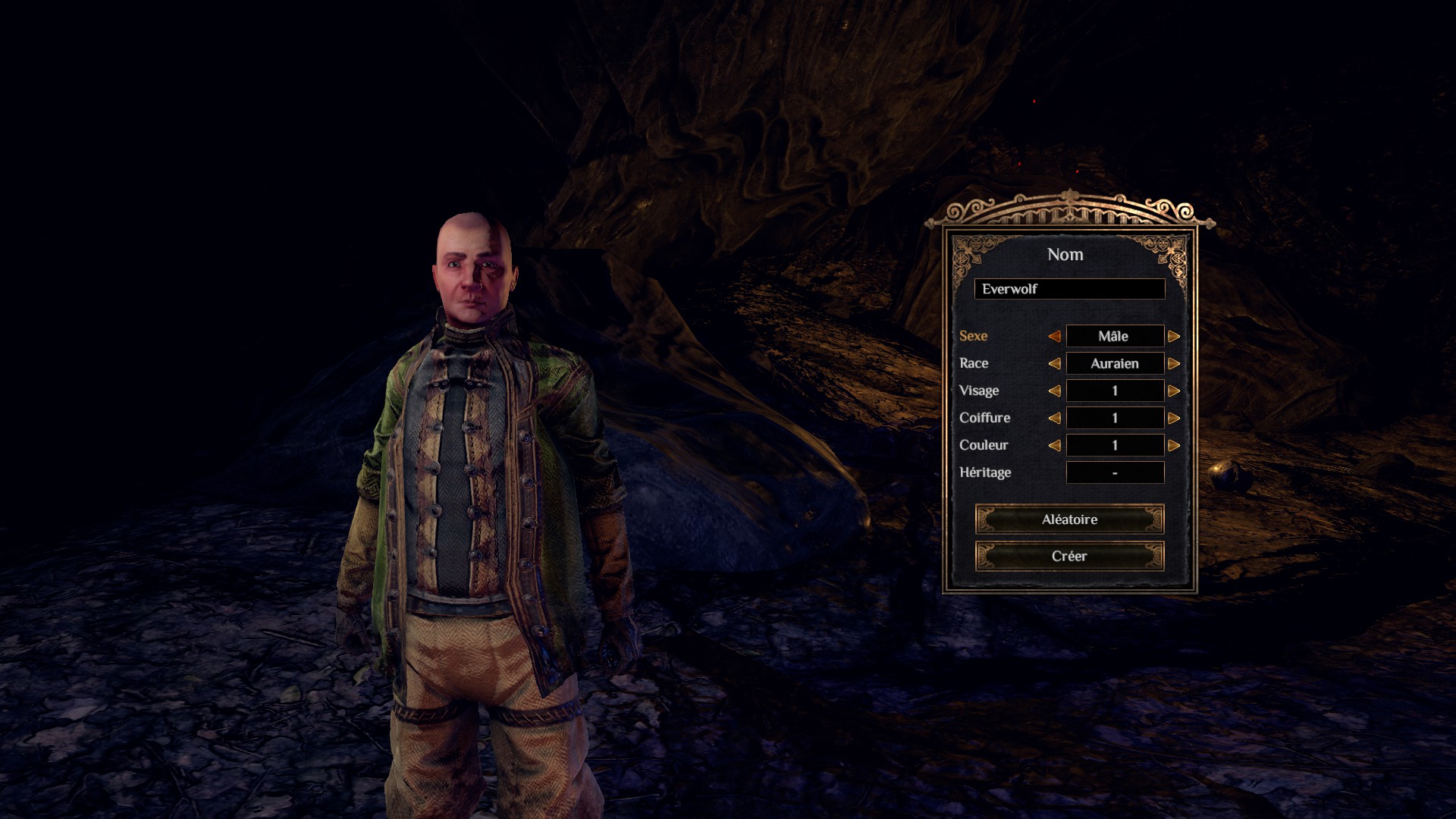Click the Nom text field containing Everwolf
This screenshot has width=1456, height=819.
click(1069, 289)
